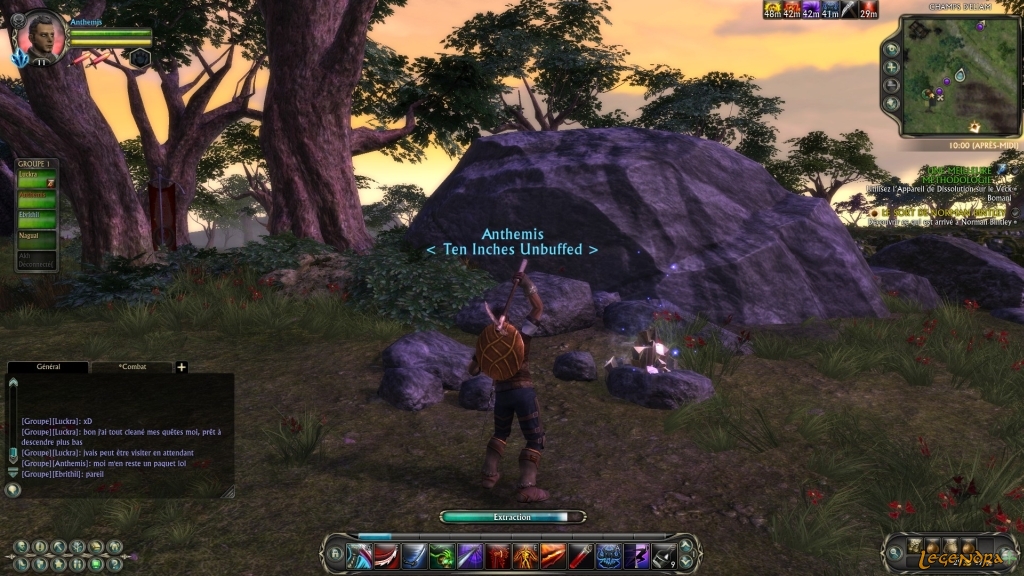This screenshot has width=1024, height=576.
Task: Click the yellow sun buff icon
Action: point(772,9)
